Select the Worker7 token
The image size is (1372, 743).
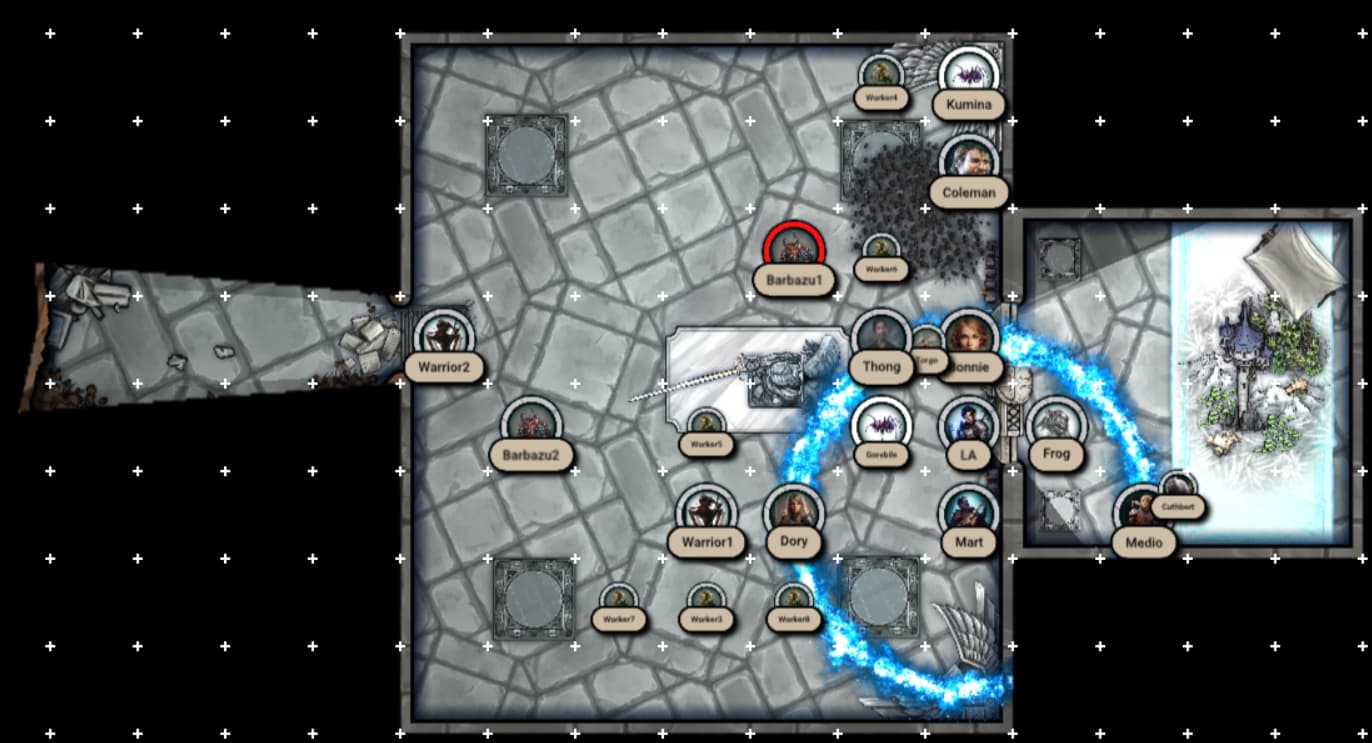pos(619,599)
